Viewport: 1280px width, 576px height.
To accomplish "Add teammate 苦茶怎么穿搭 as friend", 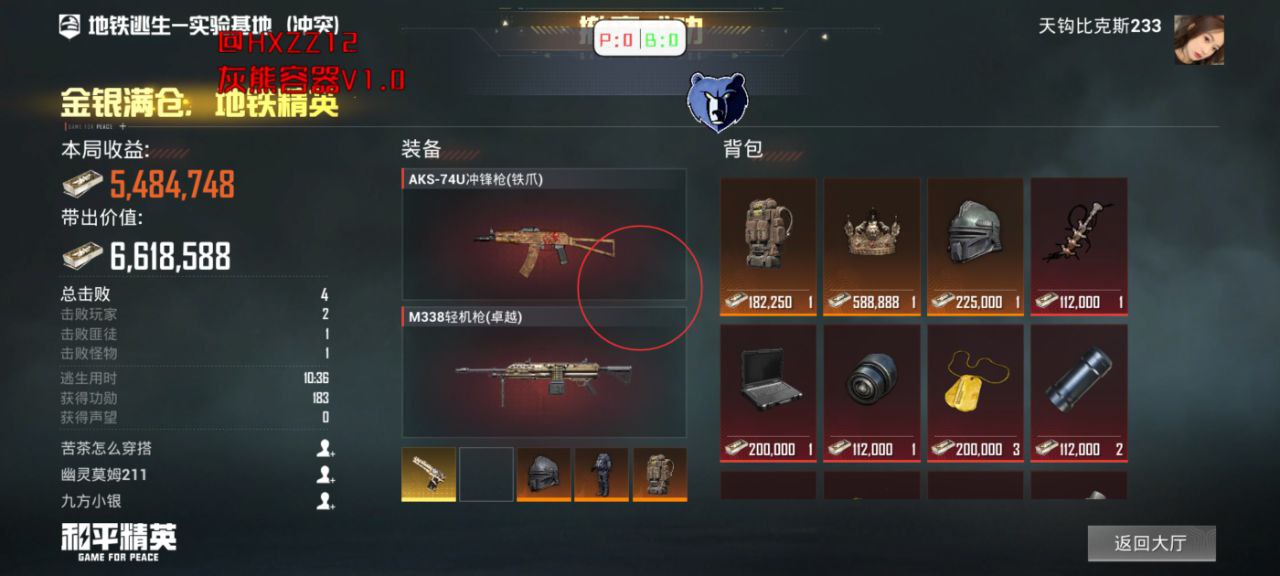I will pyautogui.click(x=324, y=449).
